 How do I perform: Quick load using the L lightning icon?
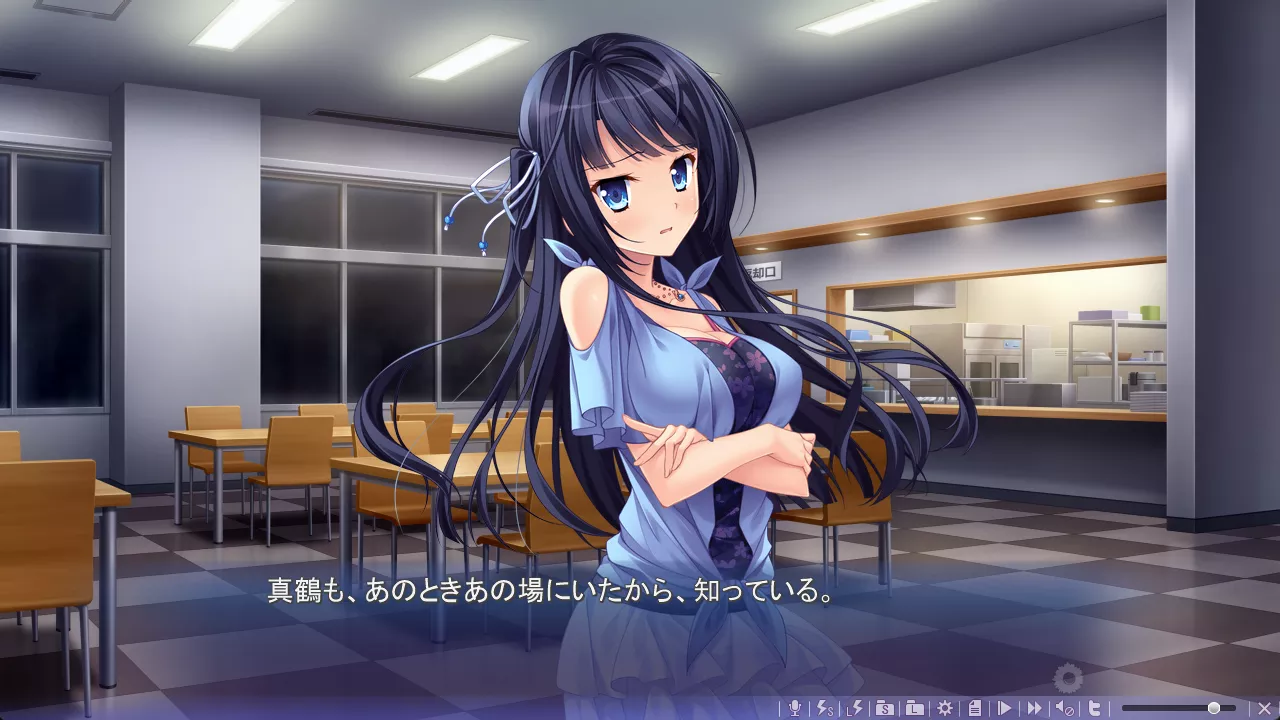pos(855,708)
